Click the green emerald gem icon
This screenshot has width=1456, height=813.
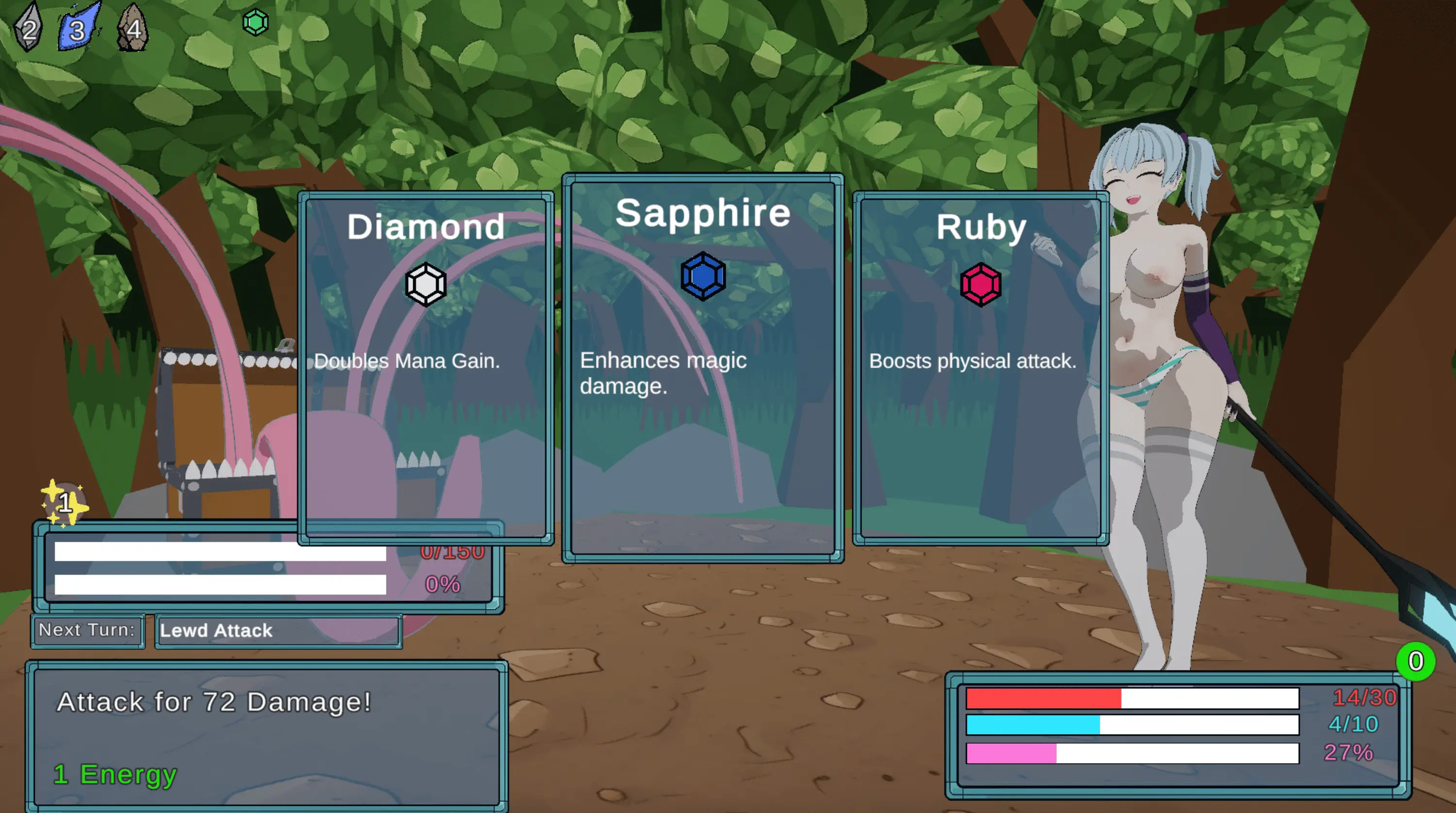[255, 23]
